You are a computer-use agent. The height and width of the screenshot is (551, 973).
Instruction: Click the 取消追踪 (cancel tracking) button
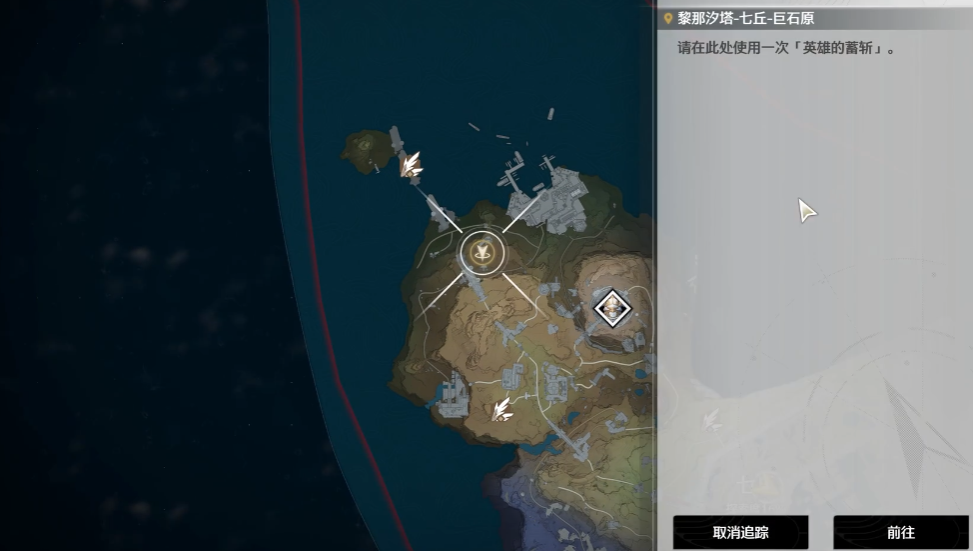coord(740,532)
